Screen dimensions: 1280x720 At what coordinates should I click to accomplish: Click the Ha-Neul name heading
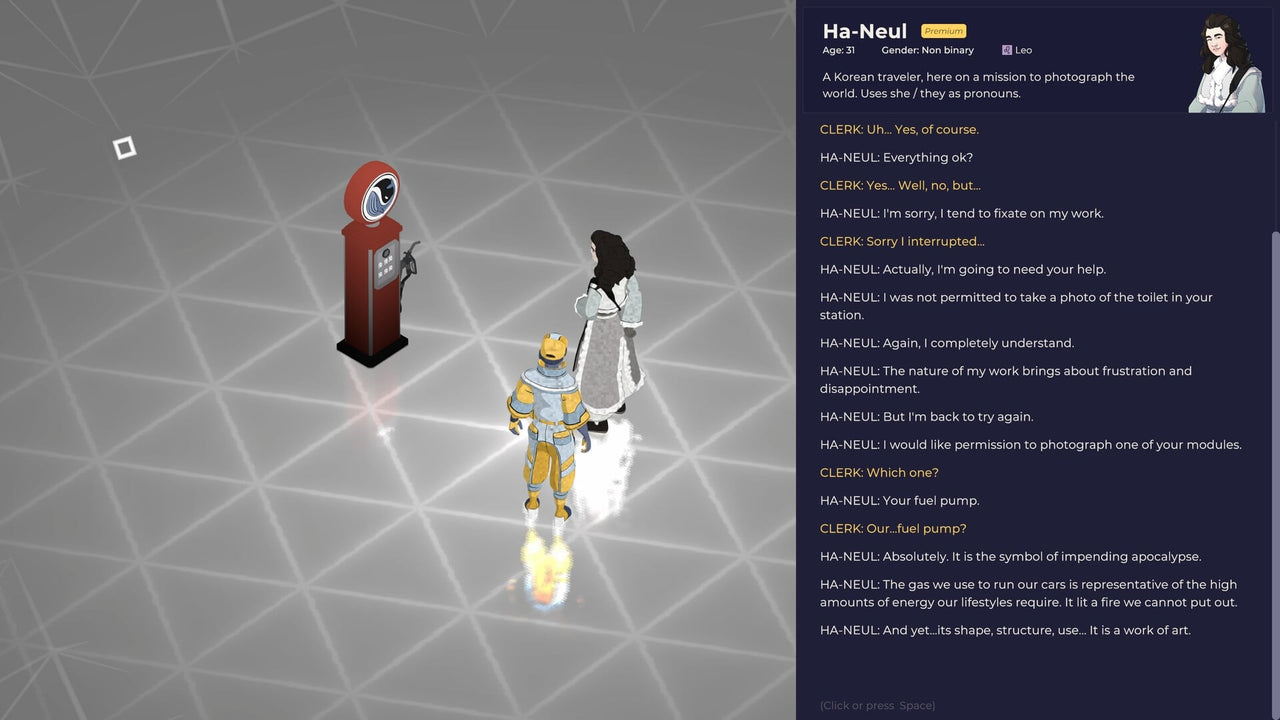click(x=864, y=31)
